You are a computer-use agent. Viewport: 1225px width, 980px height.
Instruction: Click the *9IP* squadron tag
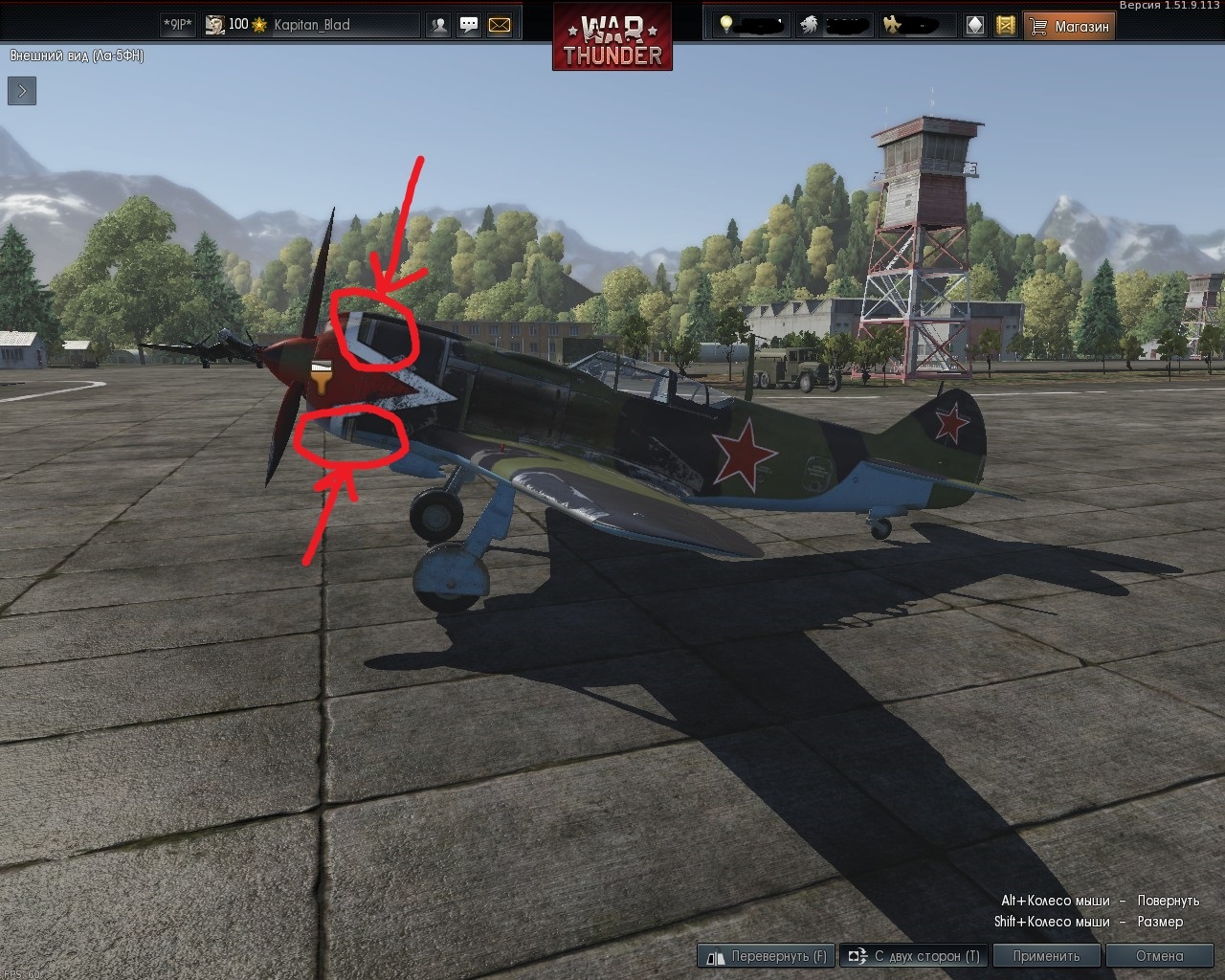tap(178, 25)
